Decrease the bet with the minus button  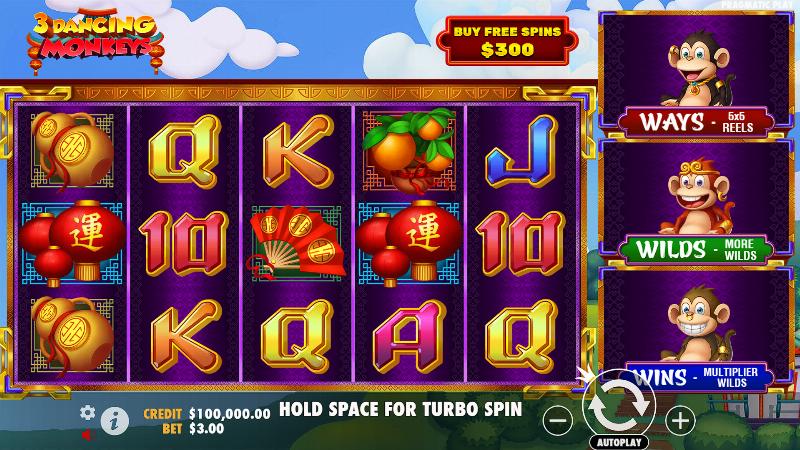pos(556,420)
